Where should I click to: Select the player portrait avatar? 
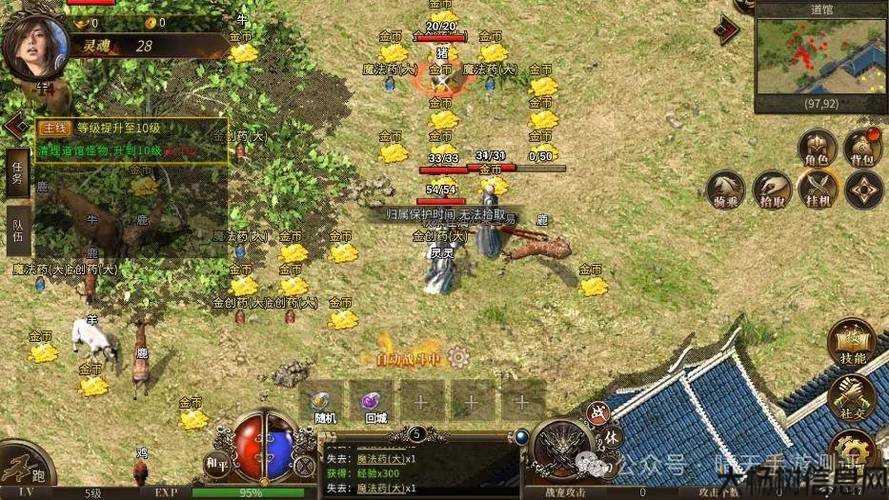[x=36, y=44]
